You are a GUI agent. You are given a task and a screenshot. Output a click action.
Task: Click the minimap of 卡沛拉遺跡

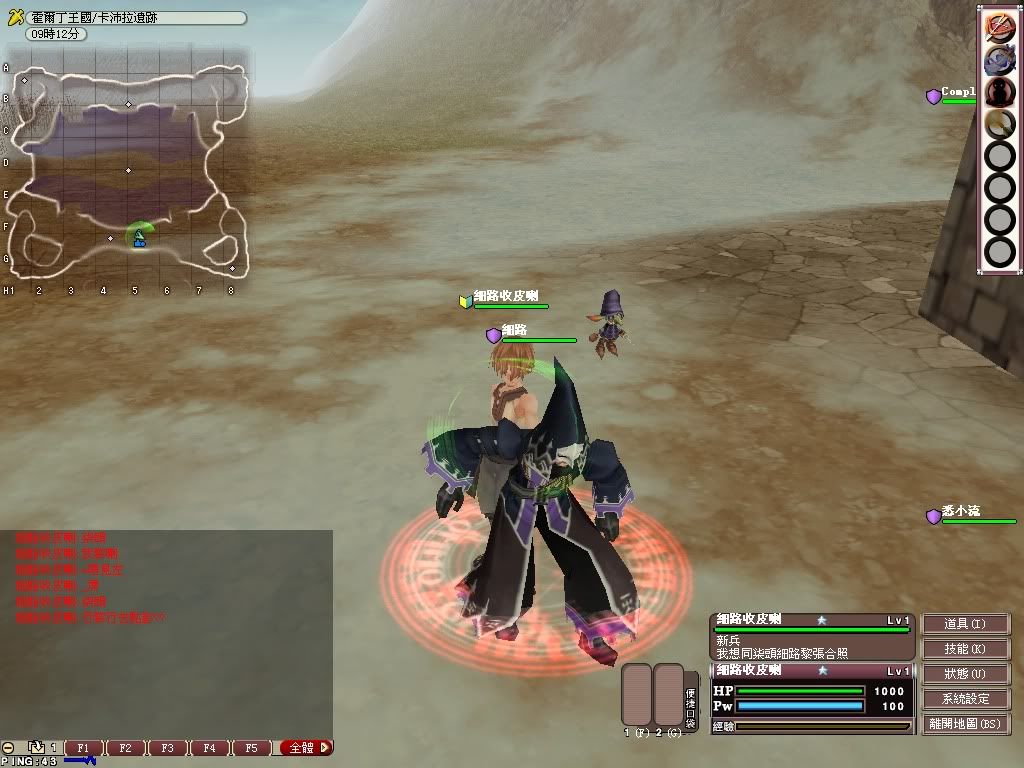click(127, 170)
